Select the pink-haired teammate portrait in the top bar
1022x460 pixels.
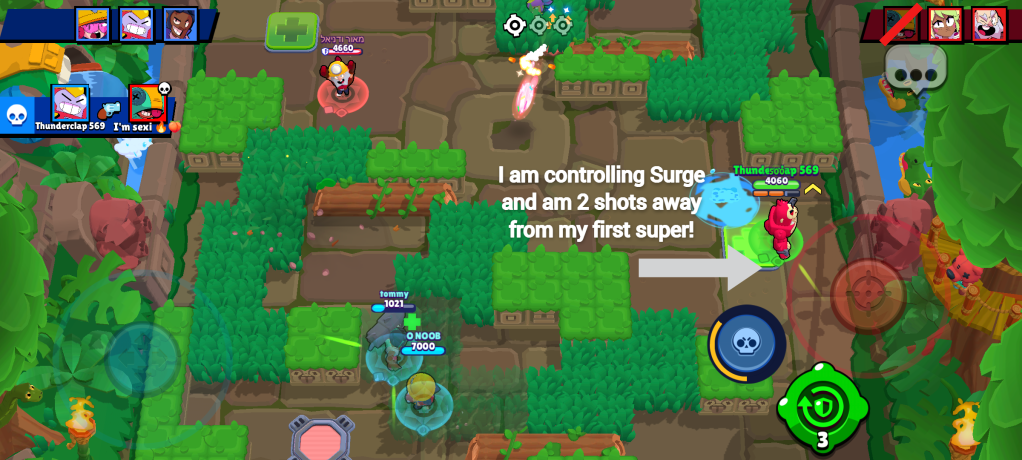pyautogui.click(x=93, y=24)
